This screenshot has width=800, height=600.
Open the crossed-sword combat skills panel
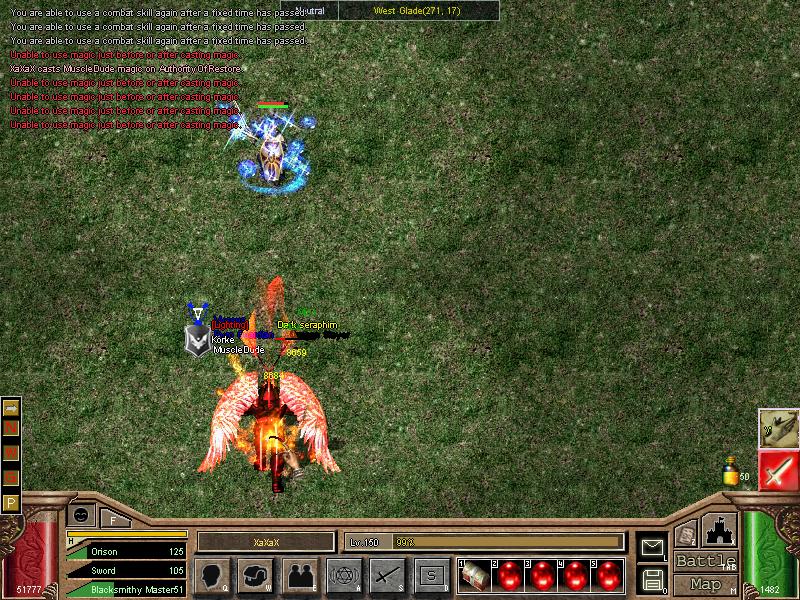387,576
